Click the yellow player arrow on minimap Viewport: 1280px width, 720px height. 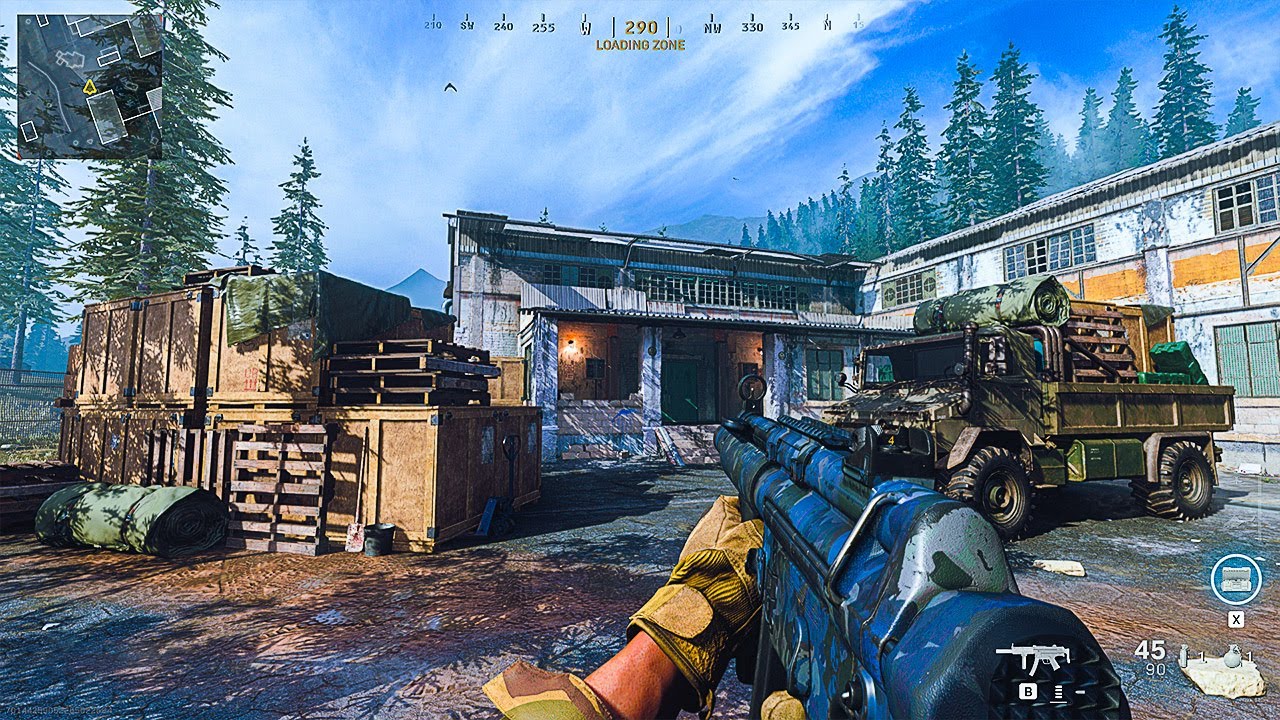click(90, 87)
